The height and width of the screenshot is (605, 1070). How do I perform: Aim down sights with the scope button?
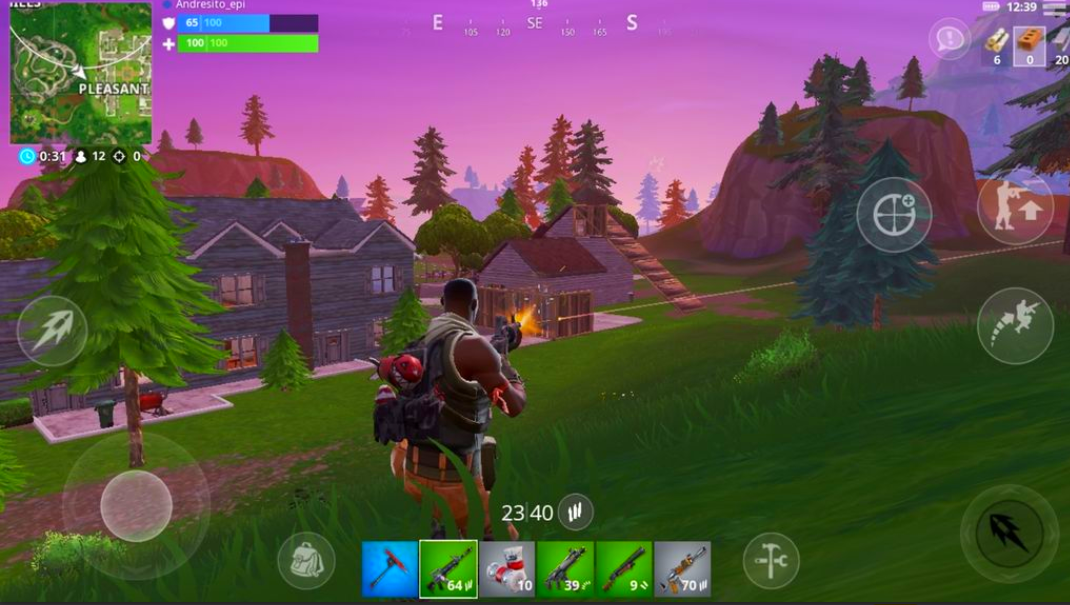tap(894, 214)
